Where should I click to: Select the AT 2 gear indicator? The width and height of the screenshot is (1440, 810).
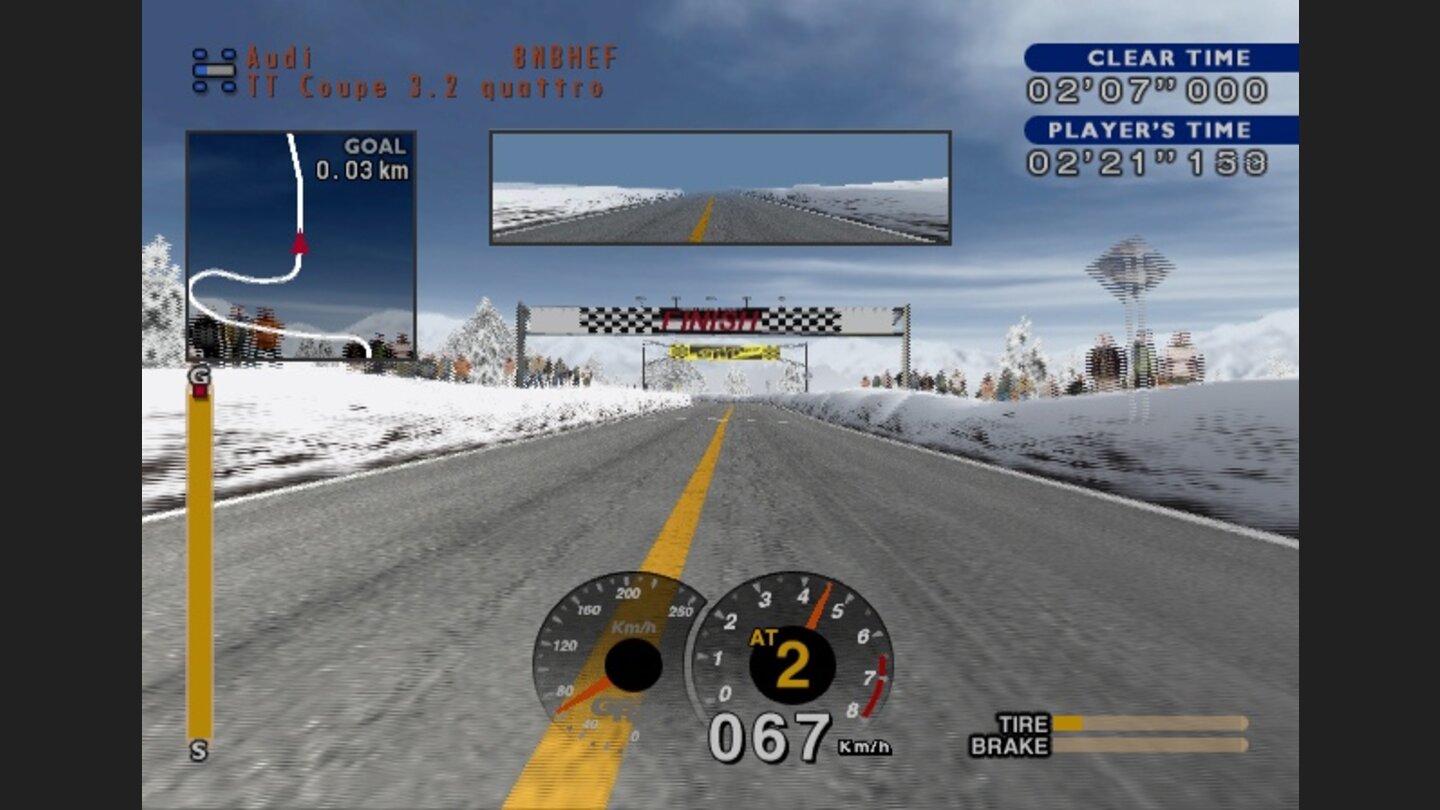[x=780, y=660]
